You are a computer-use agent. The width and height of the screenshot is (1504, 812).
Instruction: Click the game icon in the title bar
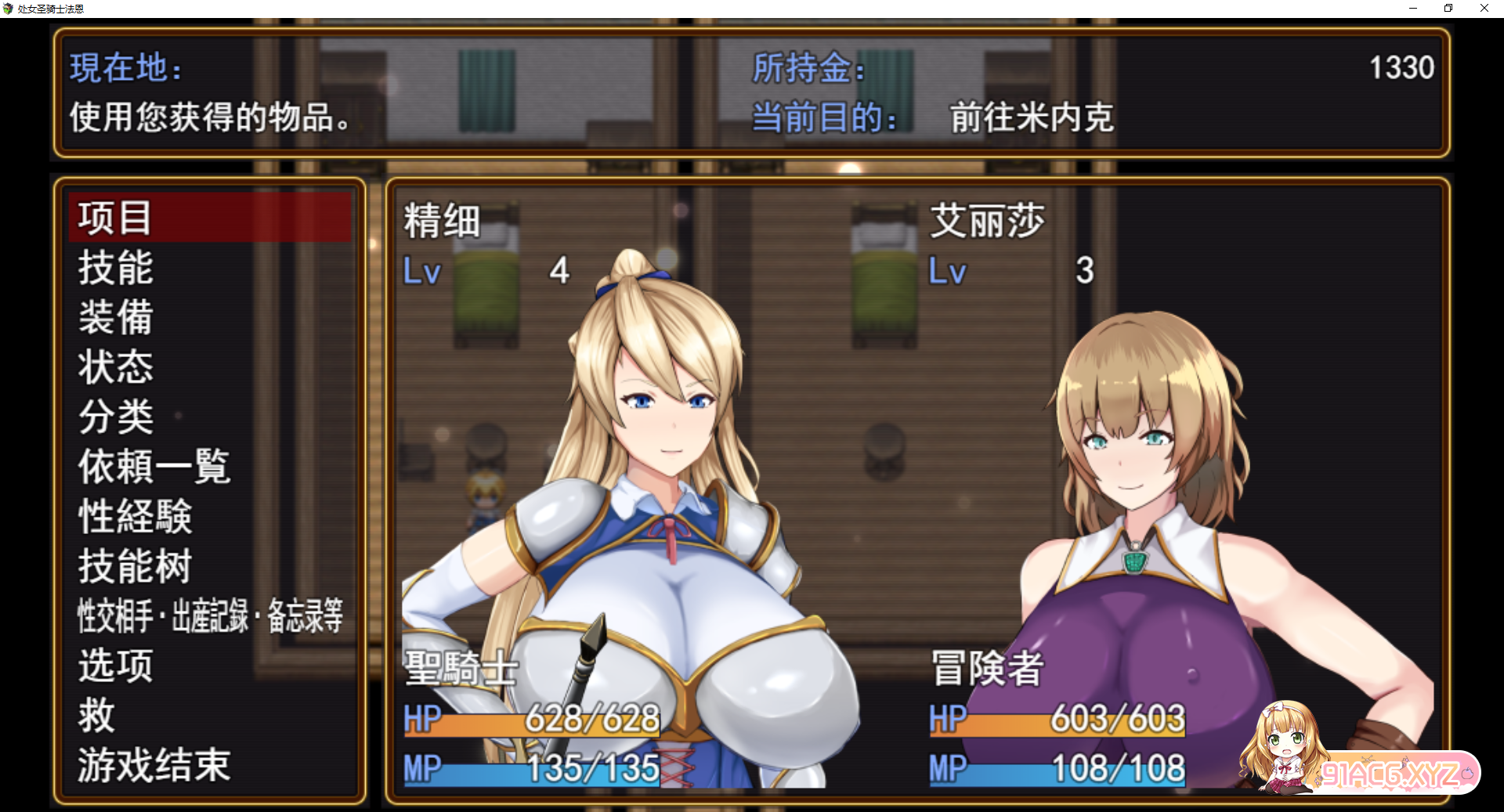pyautogui.click(x=9, y=8)
